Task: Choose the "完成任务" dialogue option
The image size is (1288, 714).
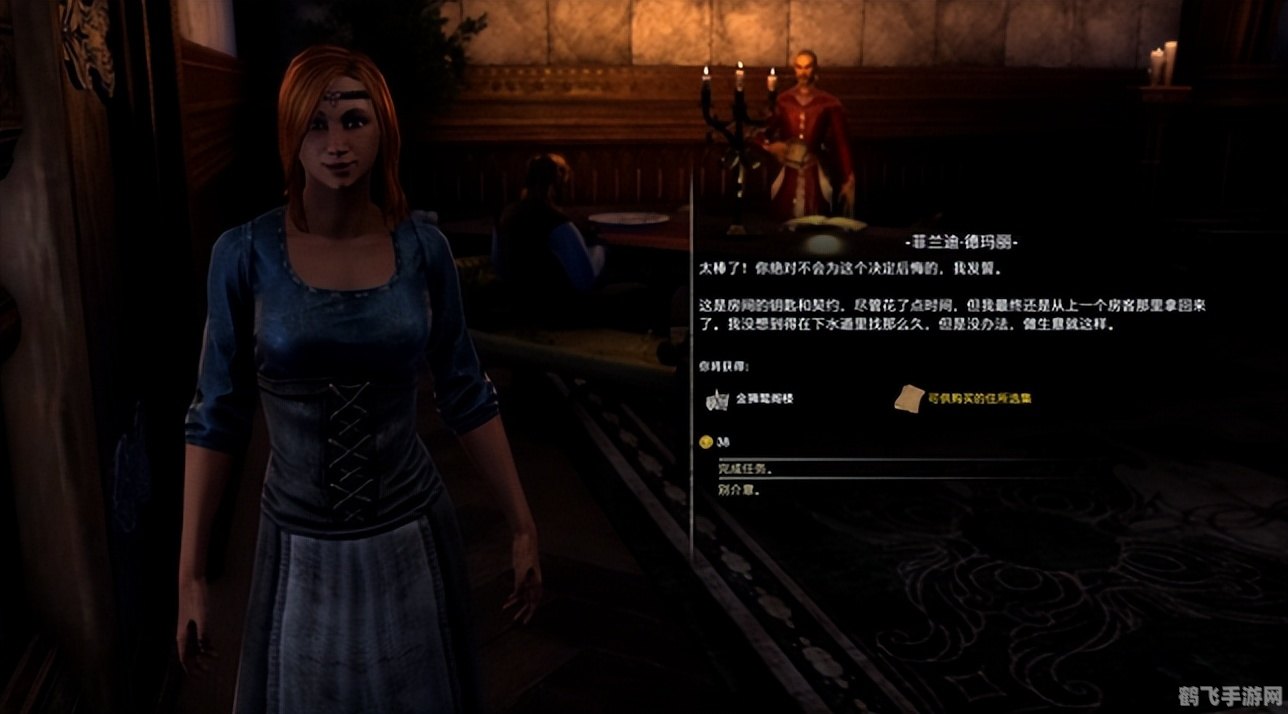Action: coord(746,469)
